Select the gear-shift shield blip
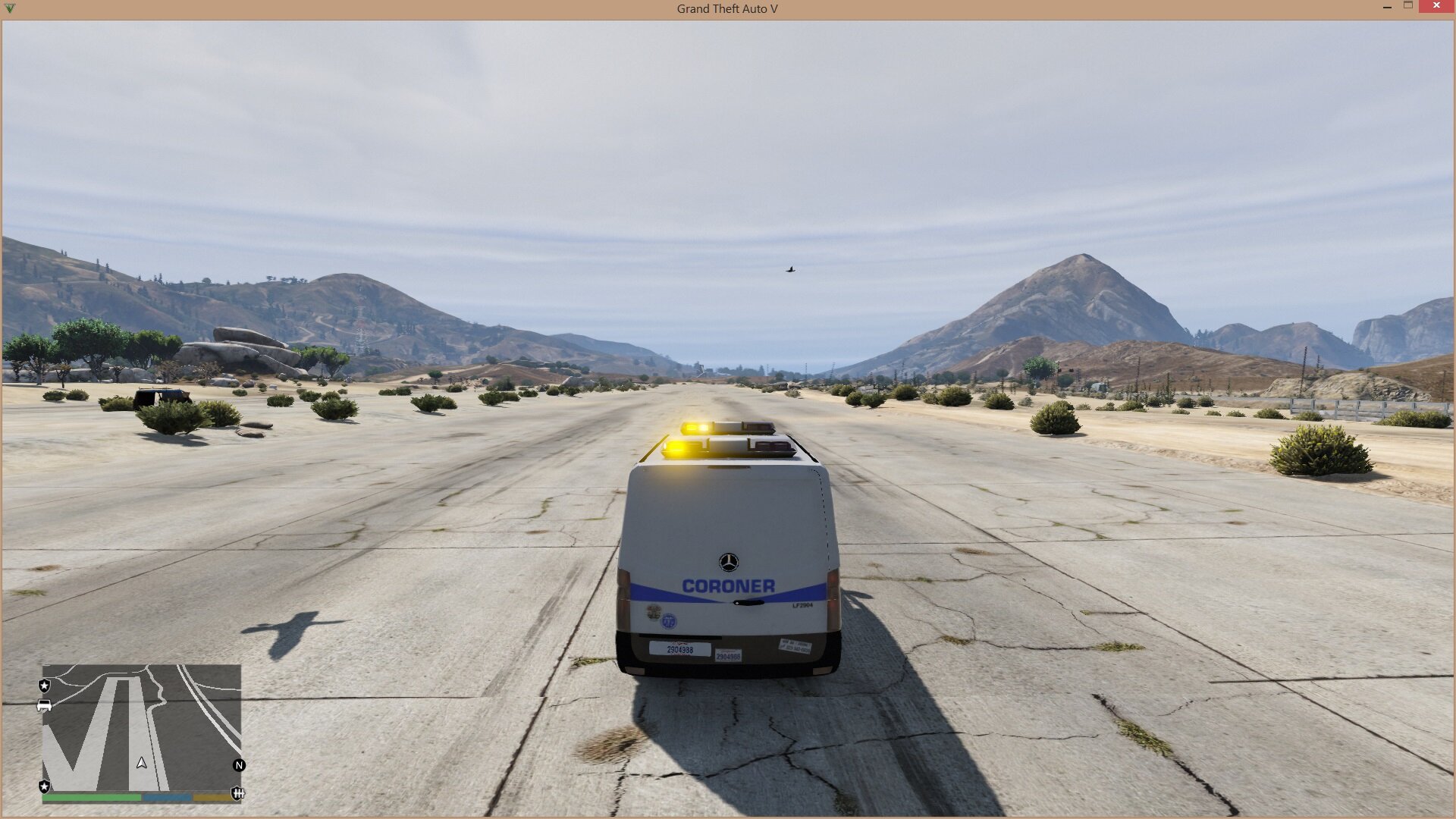The width and height of the screenshot is (1456, 819). click(x=237, y=793)
